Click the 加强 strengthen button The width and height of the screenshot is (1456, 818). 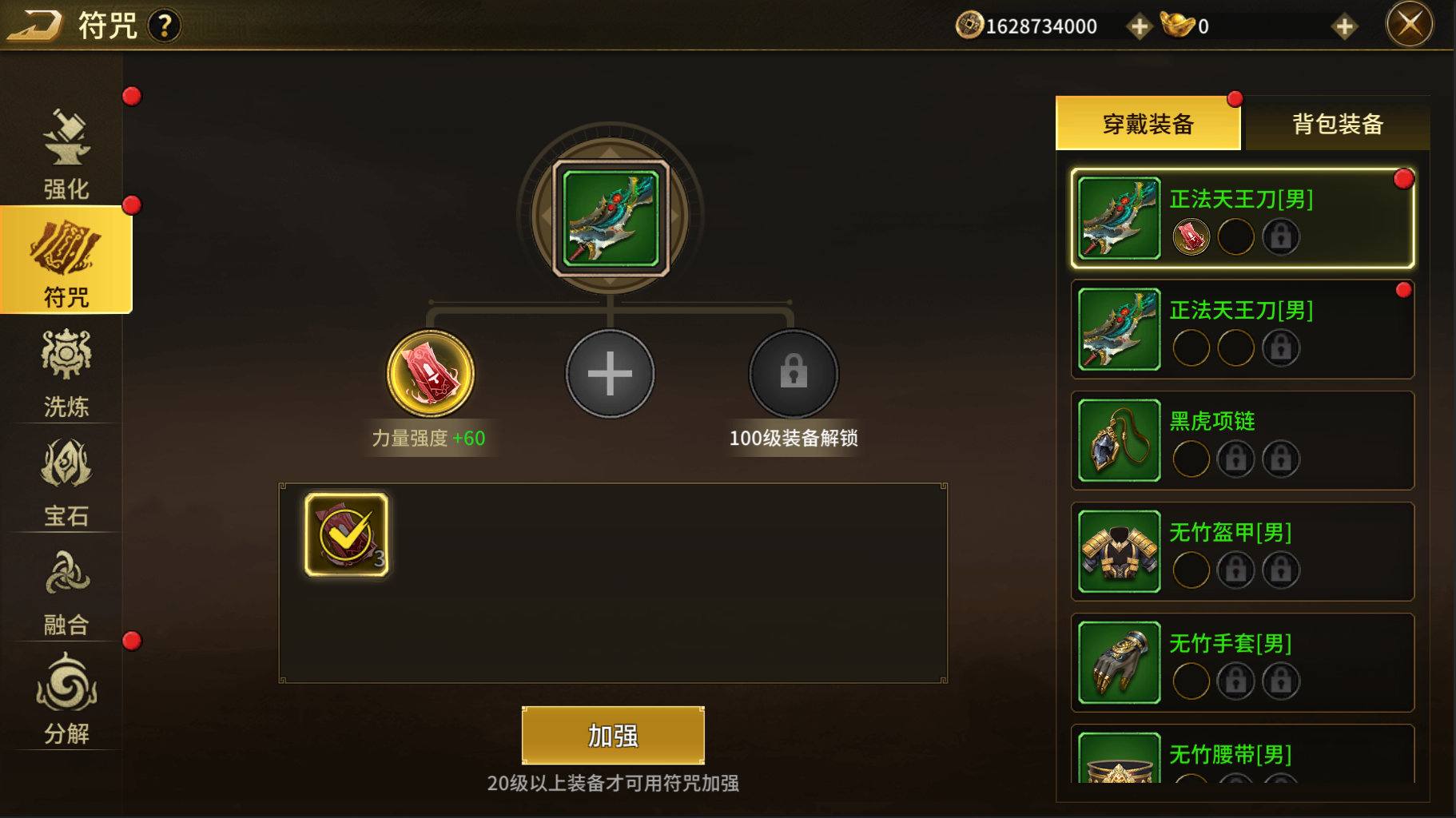[613, 735]
